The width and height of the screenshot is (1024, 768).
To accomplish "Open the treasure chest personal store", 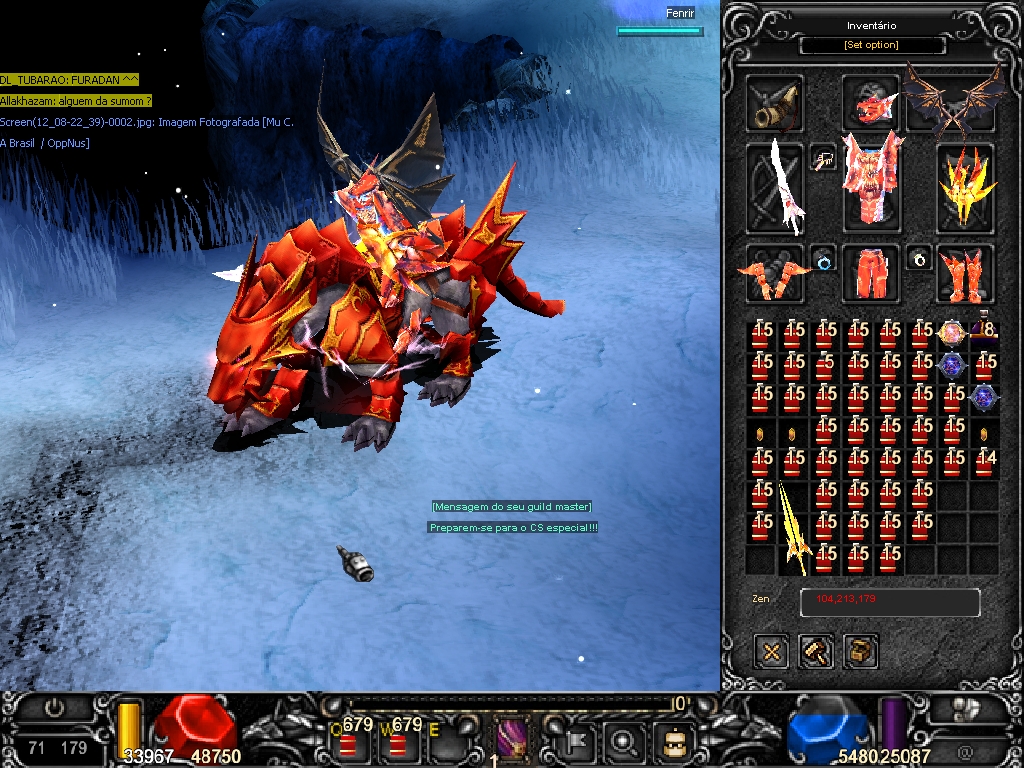I will 861,652.
